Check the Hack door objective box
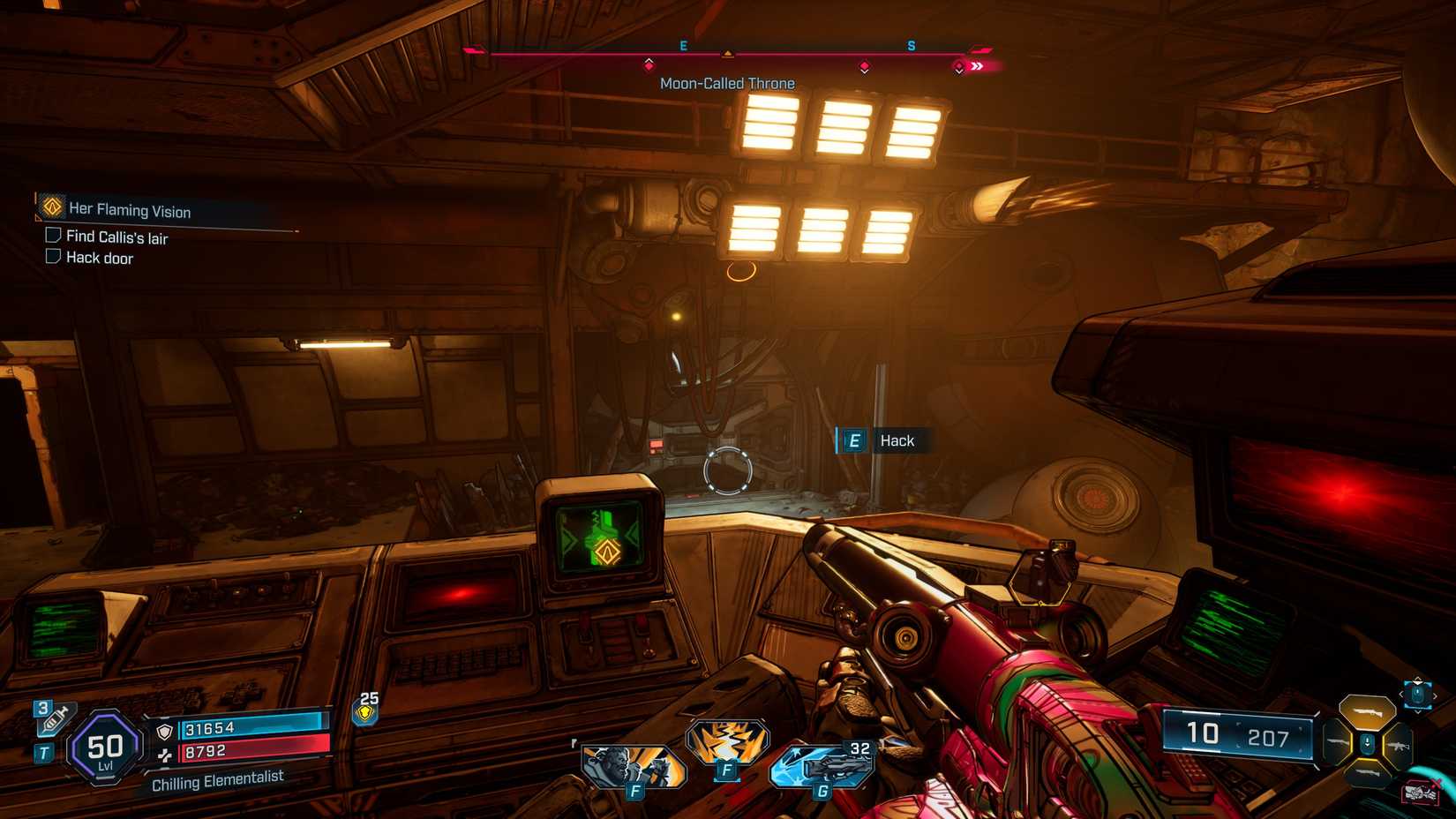 (x=51, y=257)
